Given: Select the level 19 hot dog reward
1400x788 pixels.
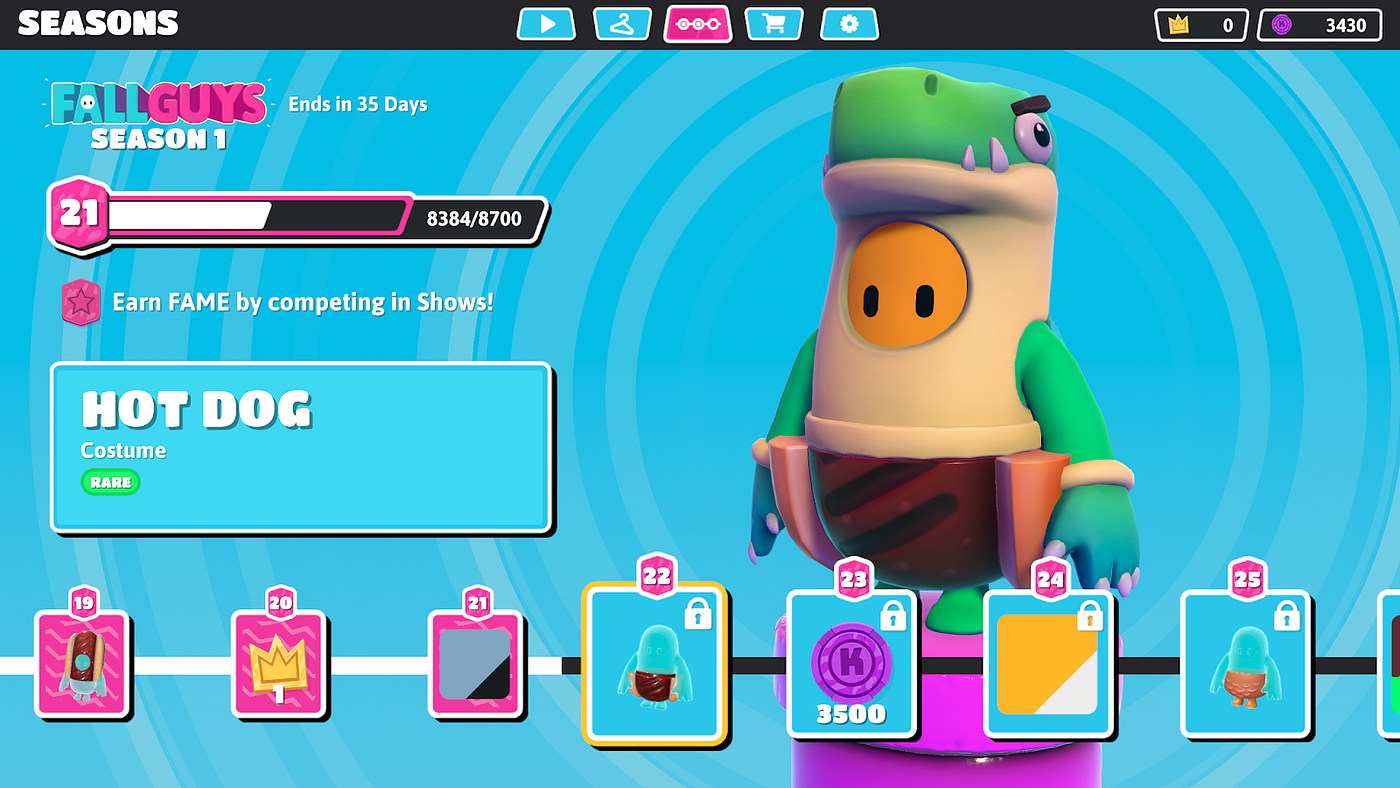Looking at the screenshot, I should pyautogui.click(x=83, y=663).
